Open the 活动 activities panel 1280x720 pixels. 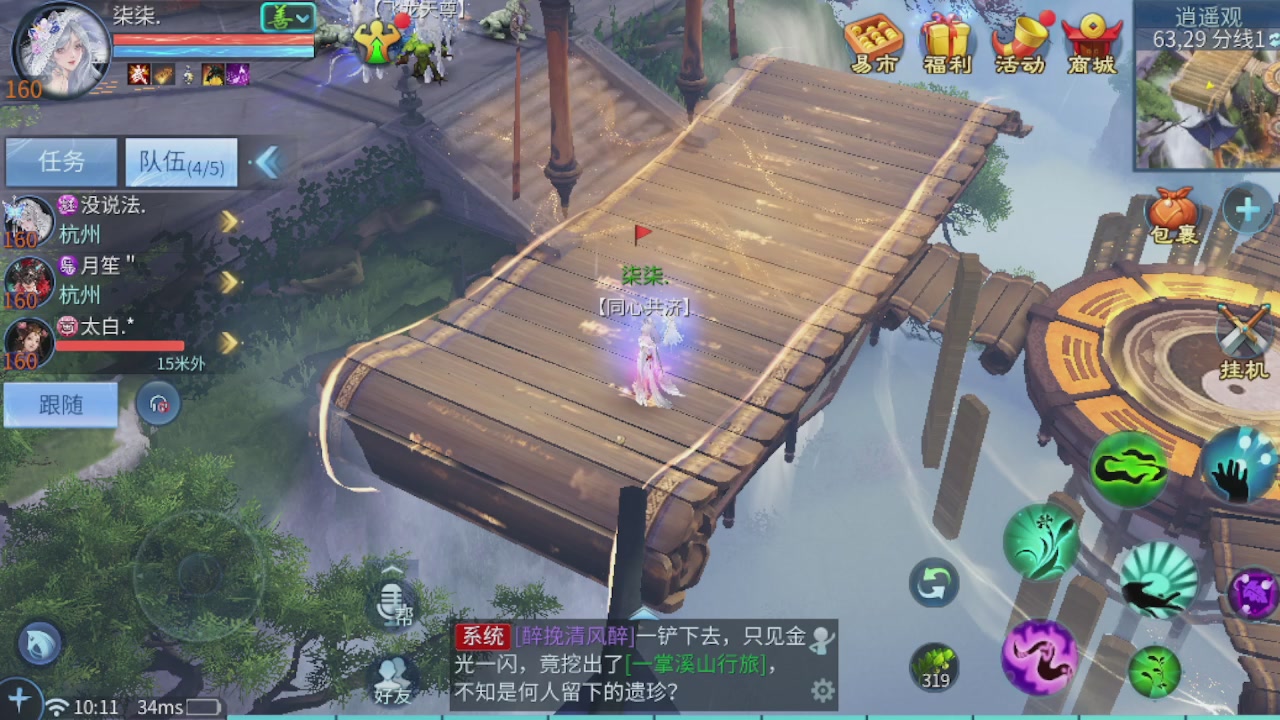tap(1022, 40)
